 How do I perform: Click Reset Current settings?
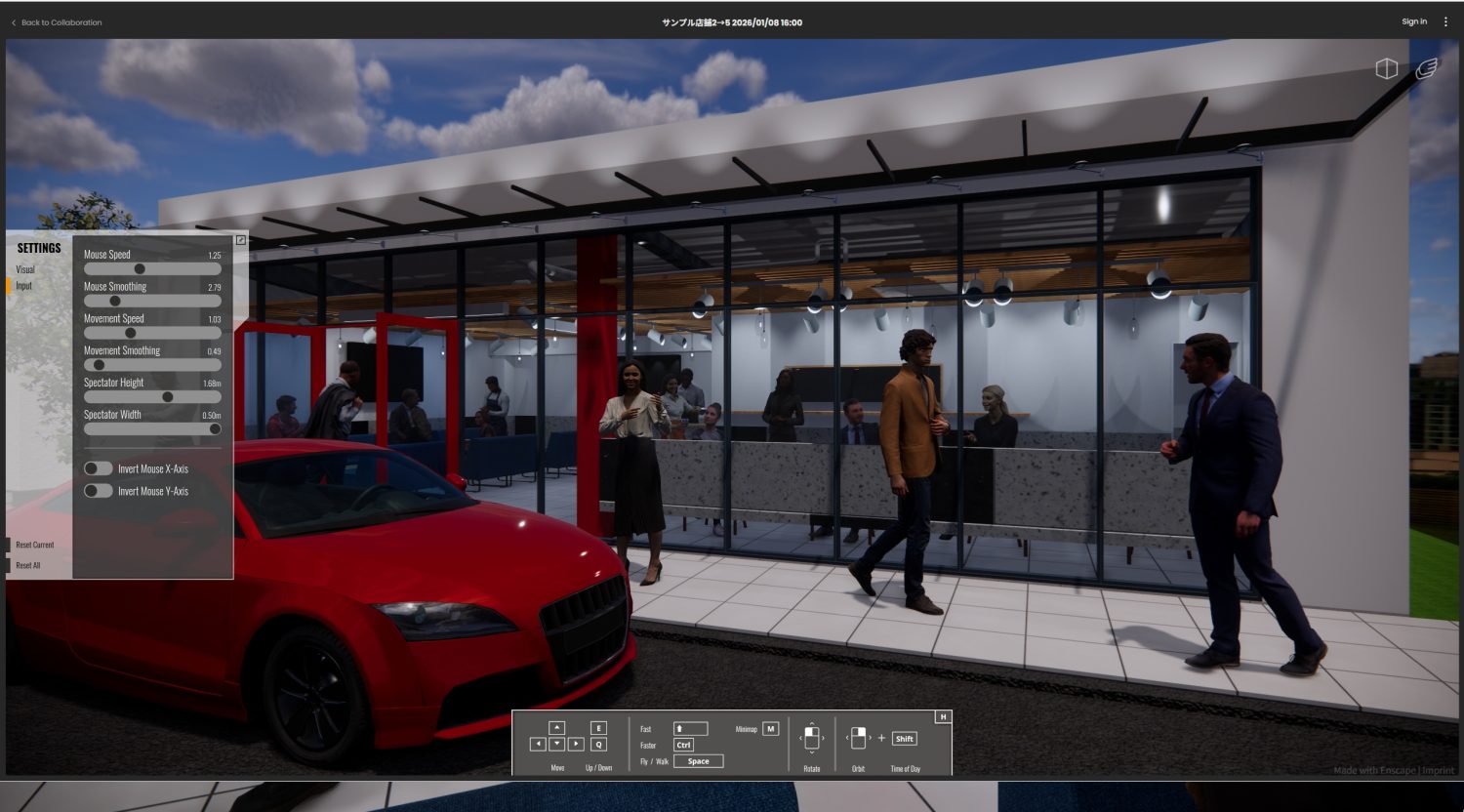35,545
